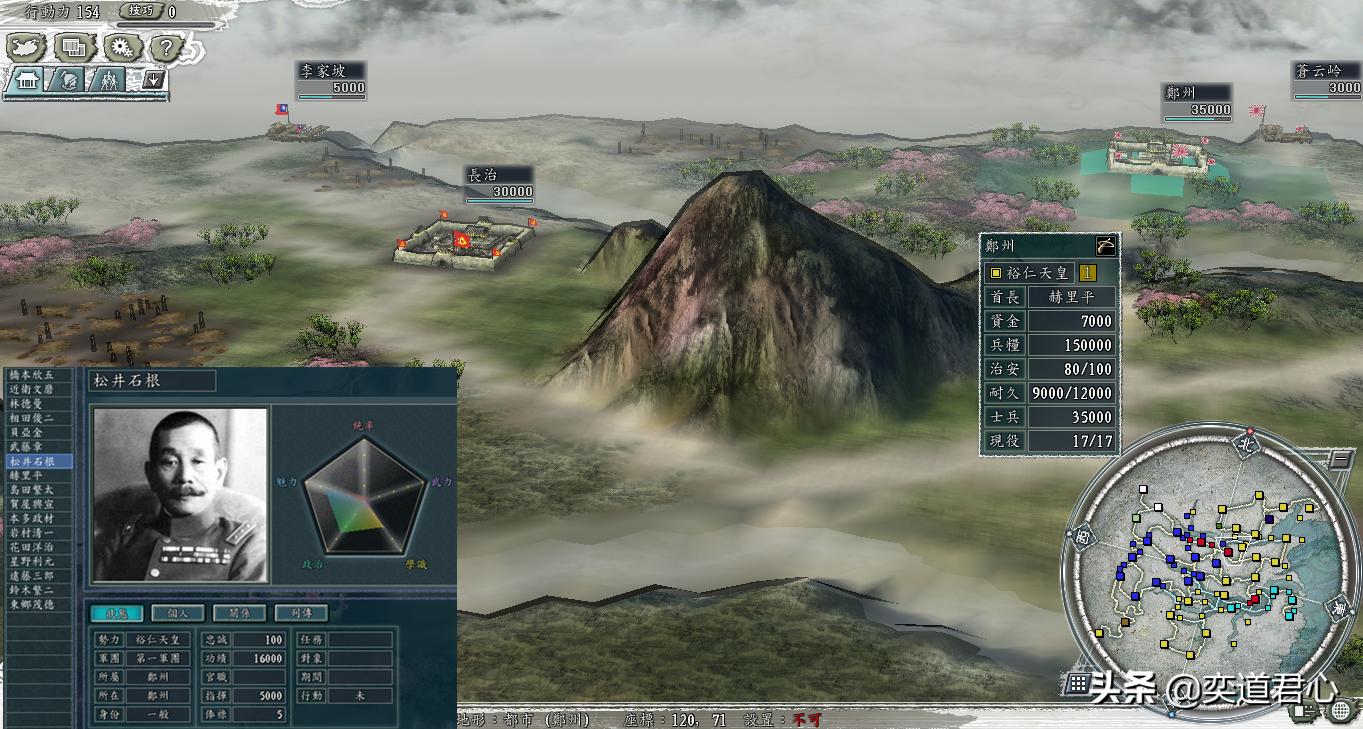The width and height of the screenshot is (1363, 729).
Task: Switch to the 關係 tab
Action: pos(239,613)
